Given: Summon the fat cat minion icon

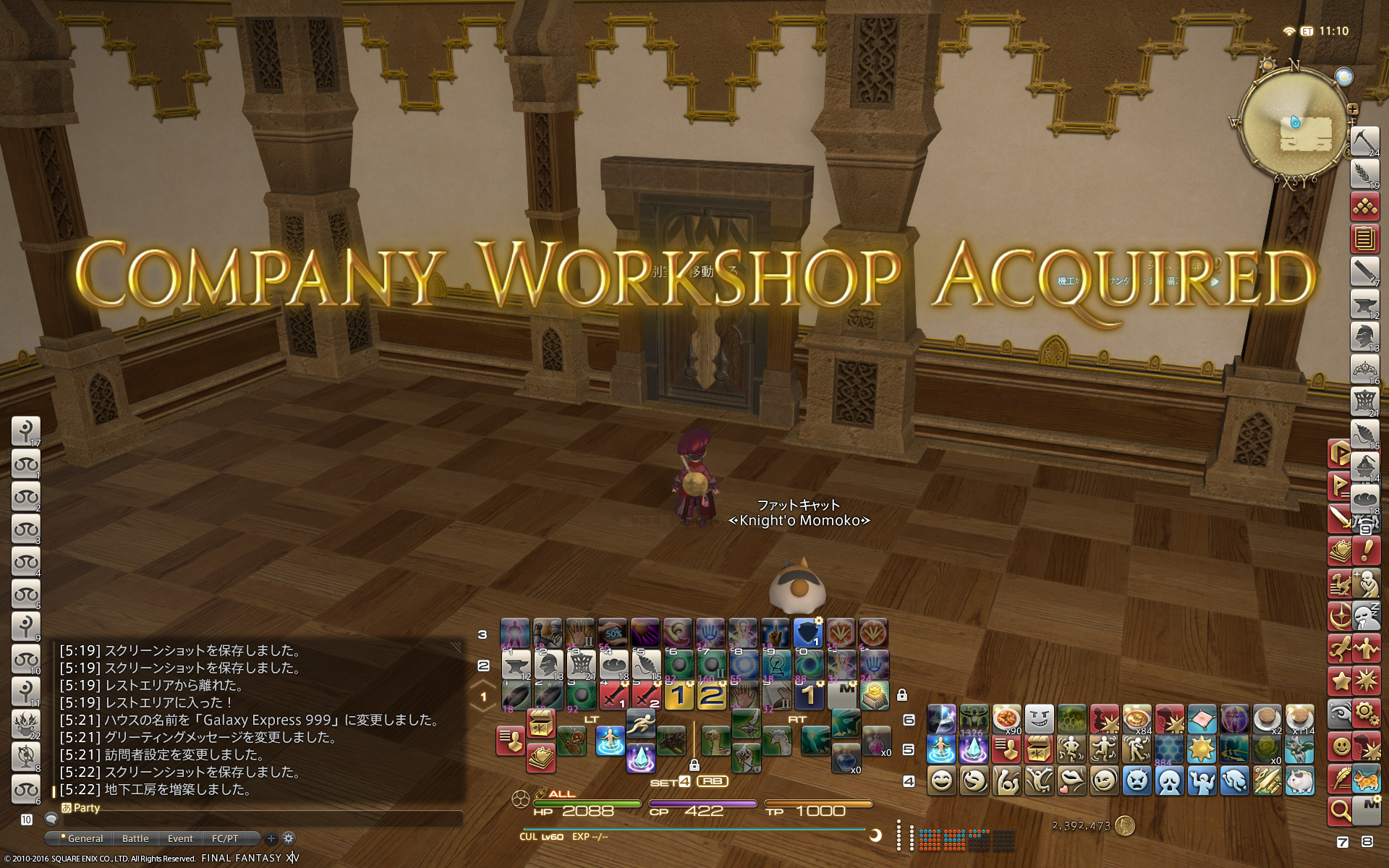Looking at the screenshot, I should tap(1299, 781).
